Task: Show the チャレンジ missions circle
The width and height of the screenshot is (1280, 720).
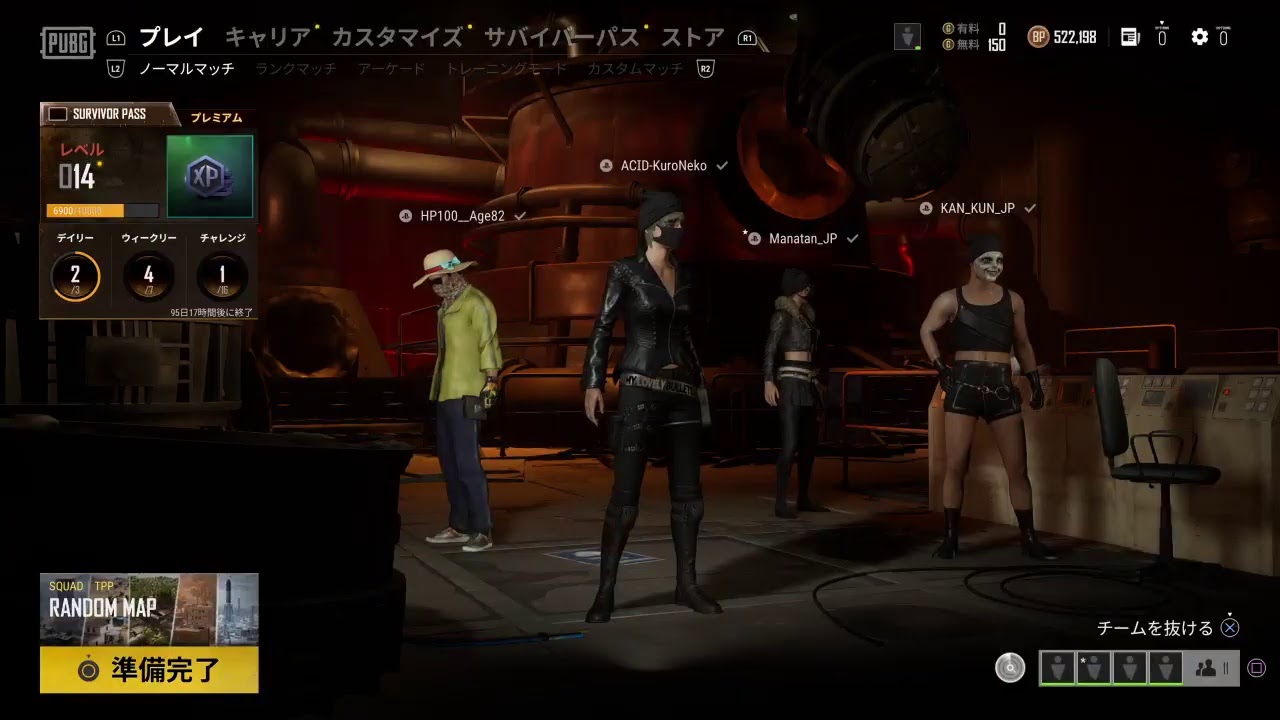Action: [222, 275]
